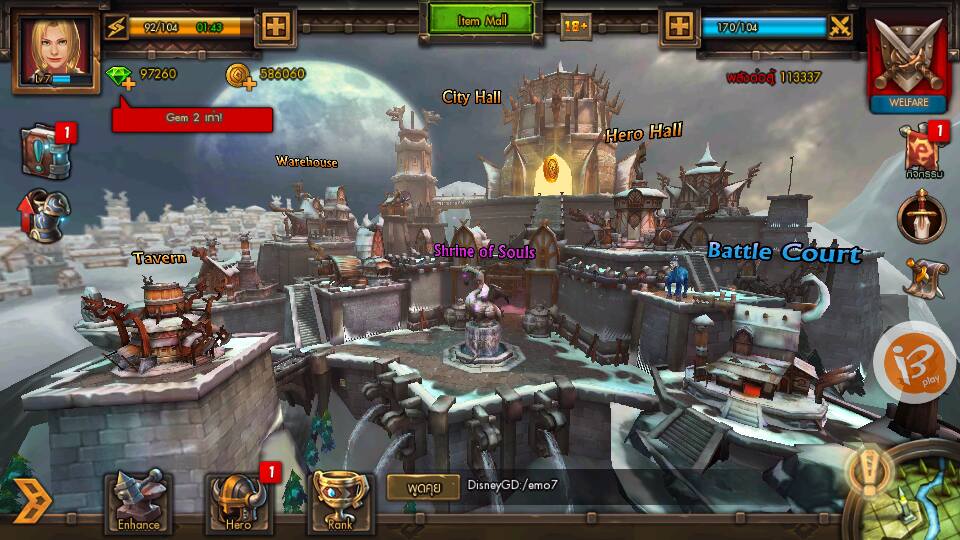Open the chat with the พูดคุย button
This screenshot has height=540, width=960.
click(423, 486)
